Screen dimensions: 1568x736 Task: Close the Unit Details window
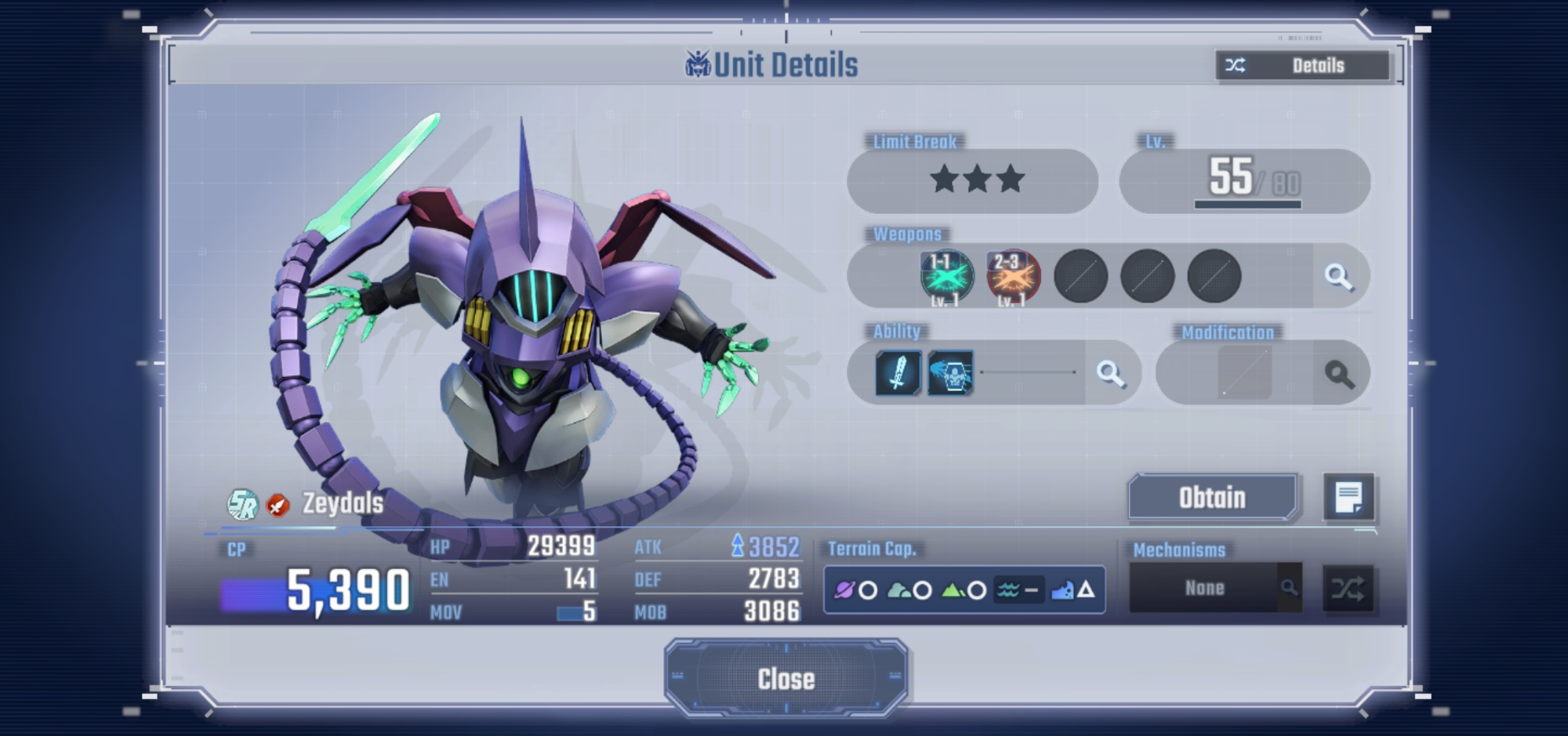click(x=786, y=679)
